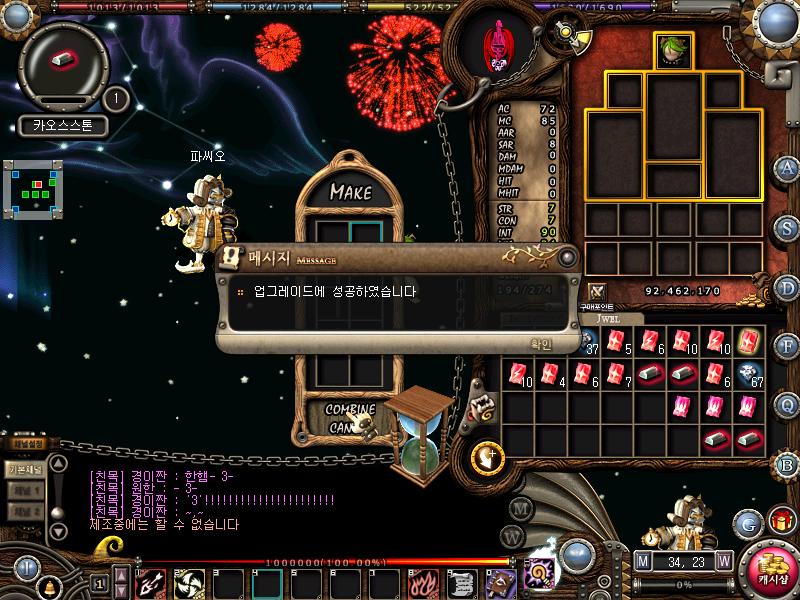Open the round A side button

point(788,167)
